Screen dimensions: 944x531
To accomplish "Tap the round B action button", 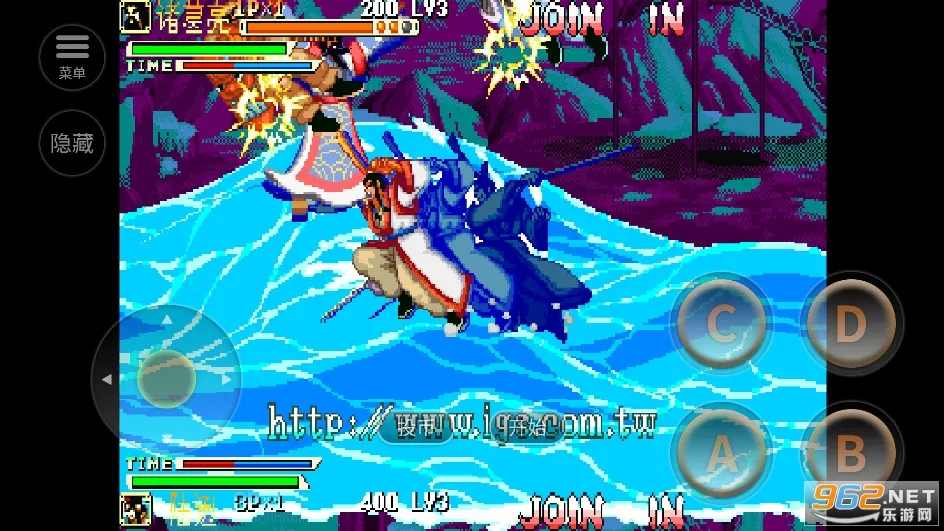I will (850, 454).
